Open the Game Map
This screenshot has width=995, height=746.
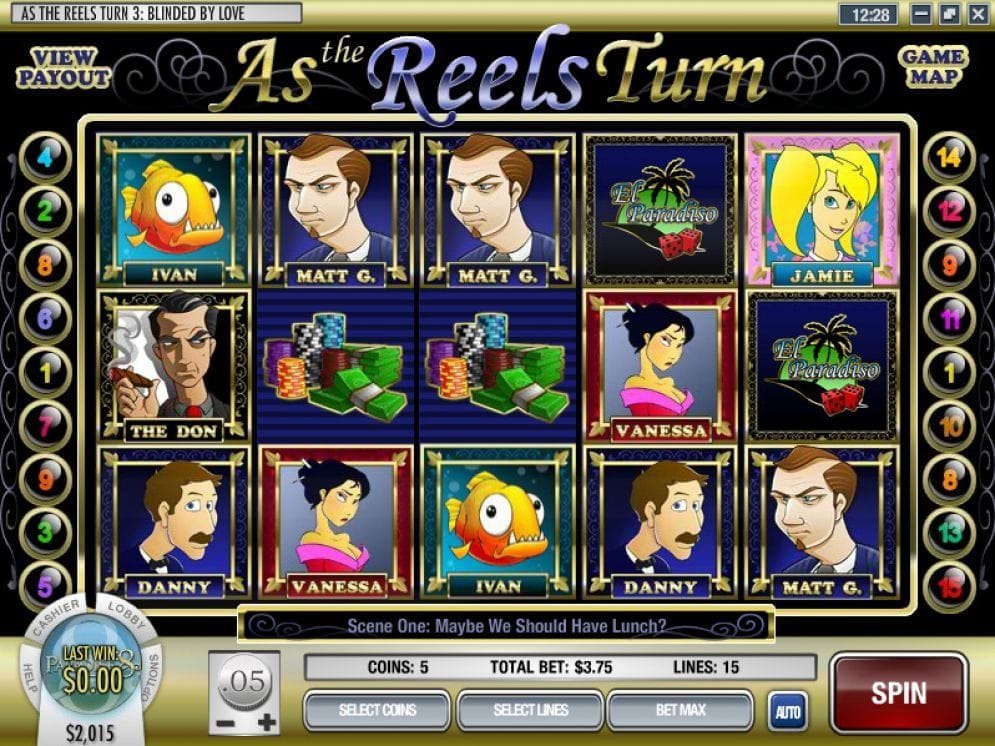(x=932, y=66)
